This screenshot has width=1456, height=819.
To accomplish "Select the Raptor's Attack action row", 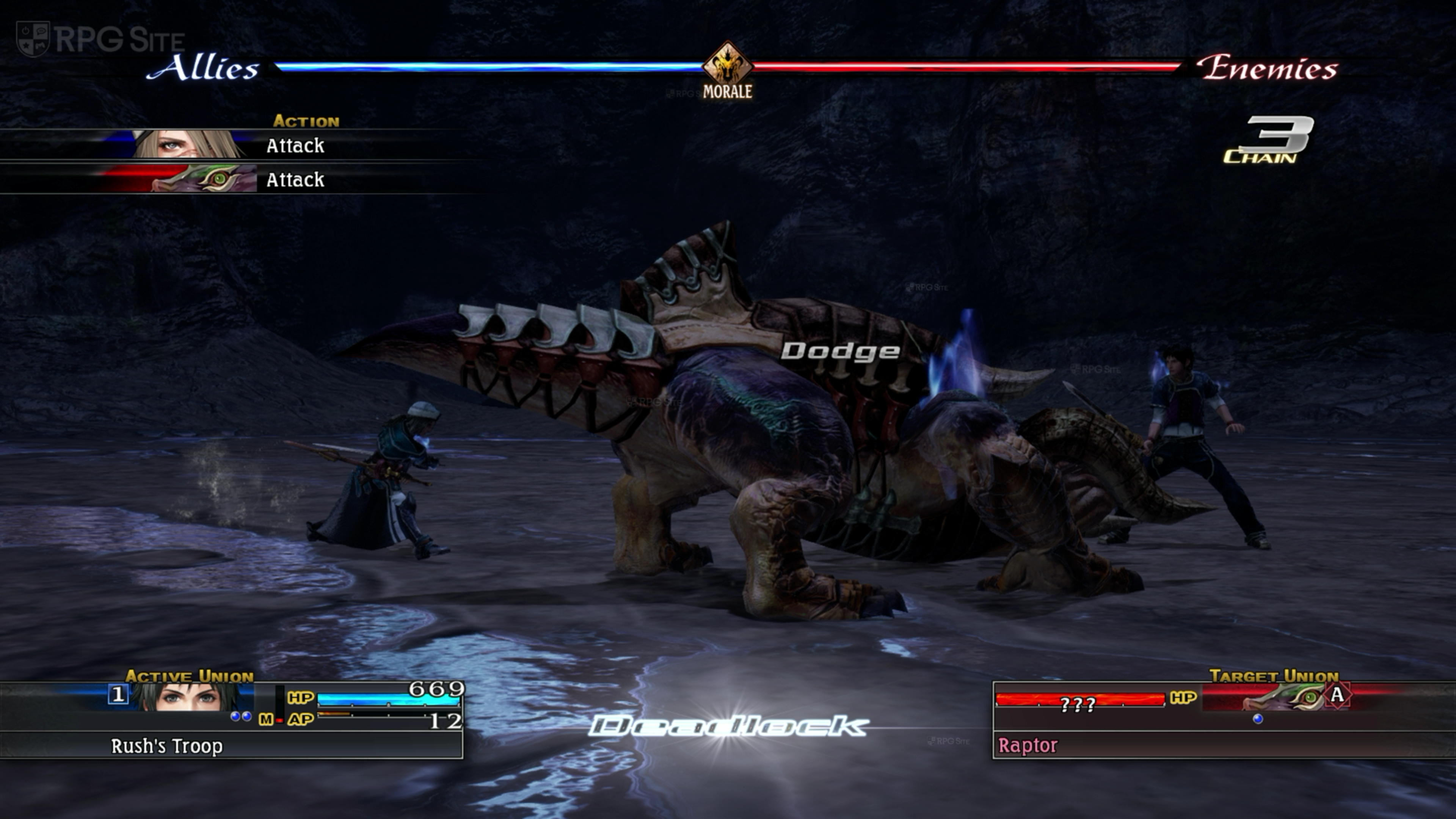I will (x=243, y=180).
